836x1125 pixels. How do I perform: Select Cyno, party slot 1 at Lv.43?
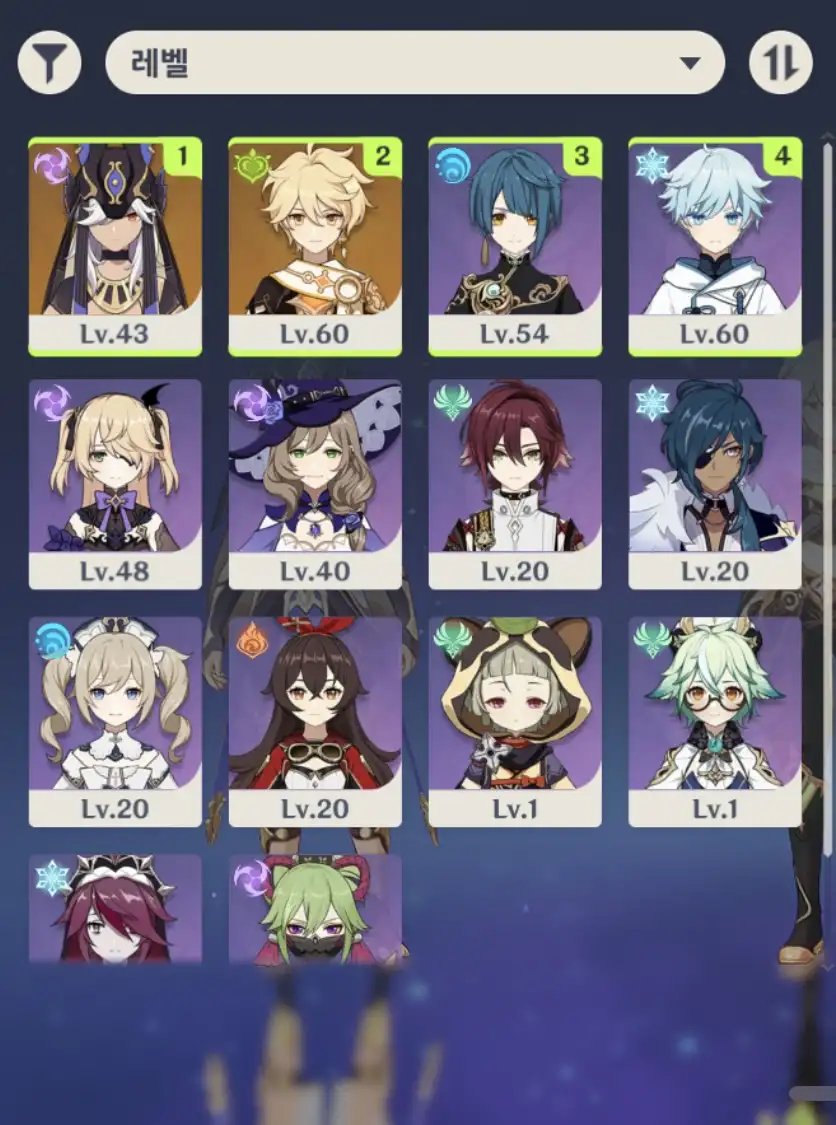pyautogui.click(x=115, y=246)
